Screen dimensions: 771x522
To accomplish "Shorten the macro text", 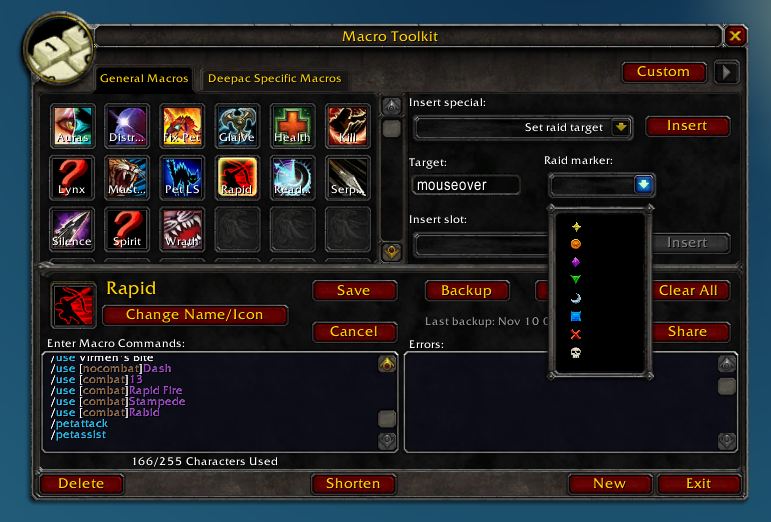I will [x=353, y=484].
